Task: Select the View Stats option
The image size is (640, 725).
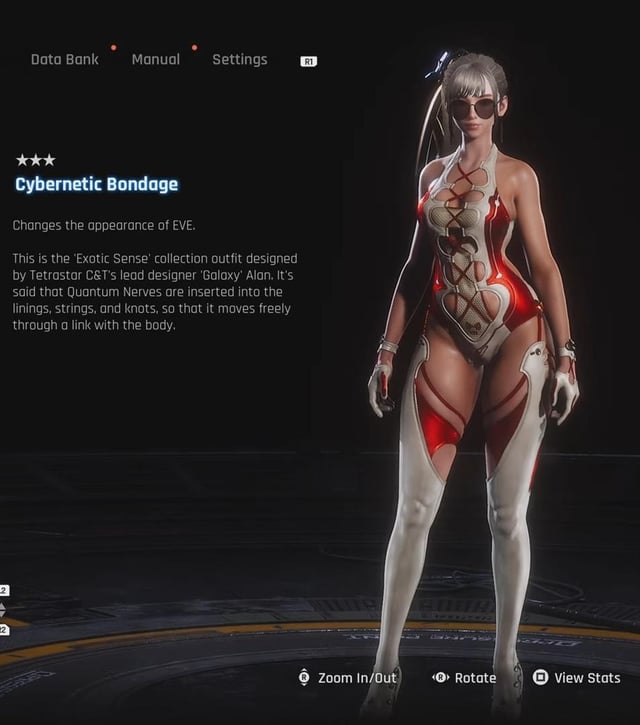Action: point(587,678)
